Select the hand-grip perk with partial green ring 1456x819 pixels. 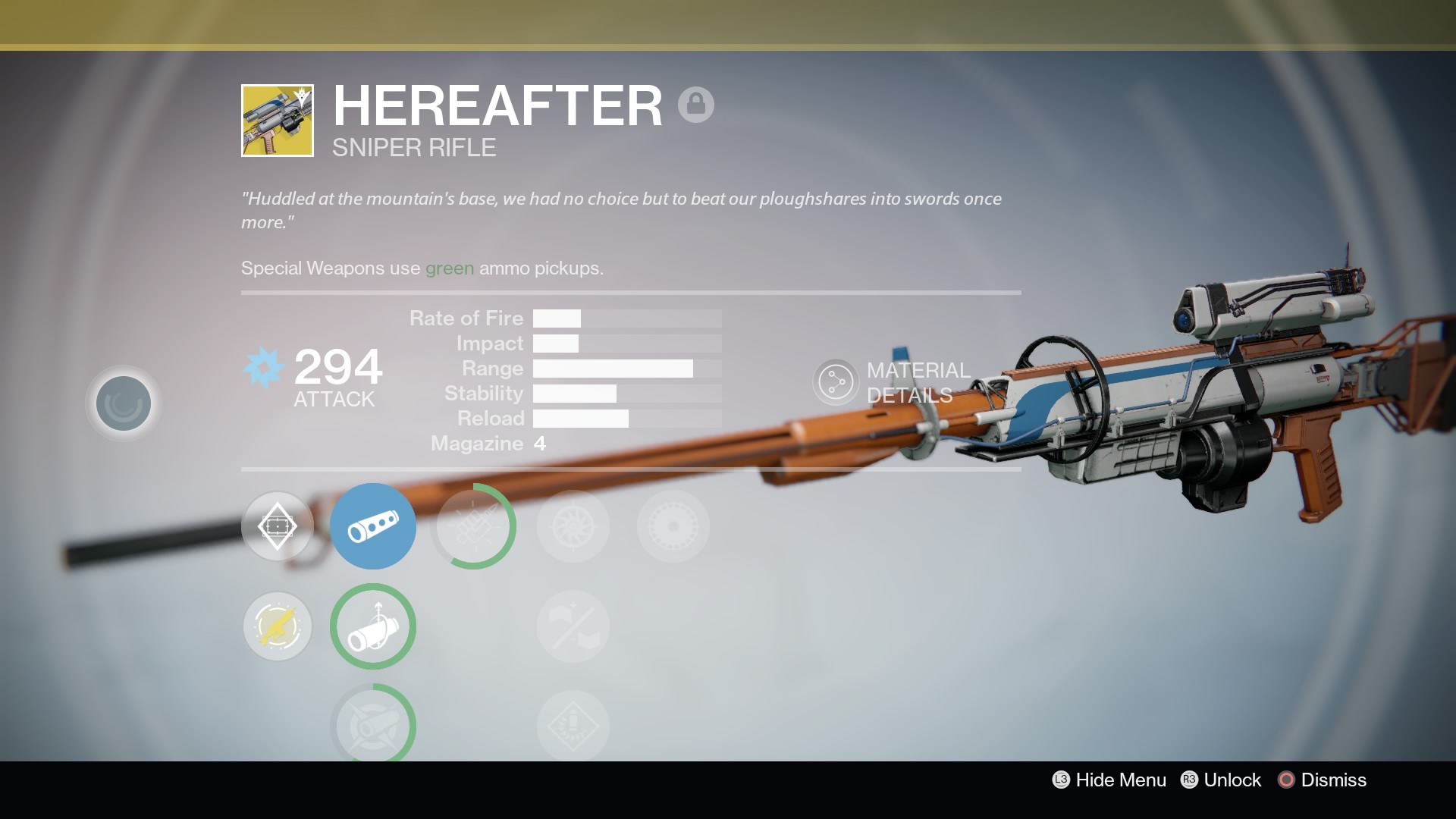coord(372,626)
